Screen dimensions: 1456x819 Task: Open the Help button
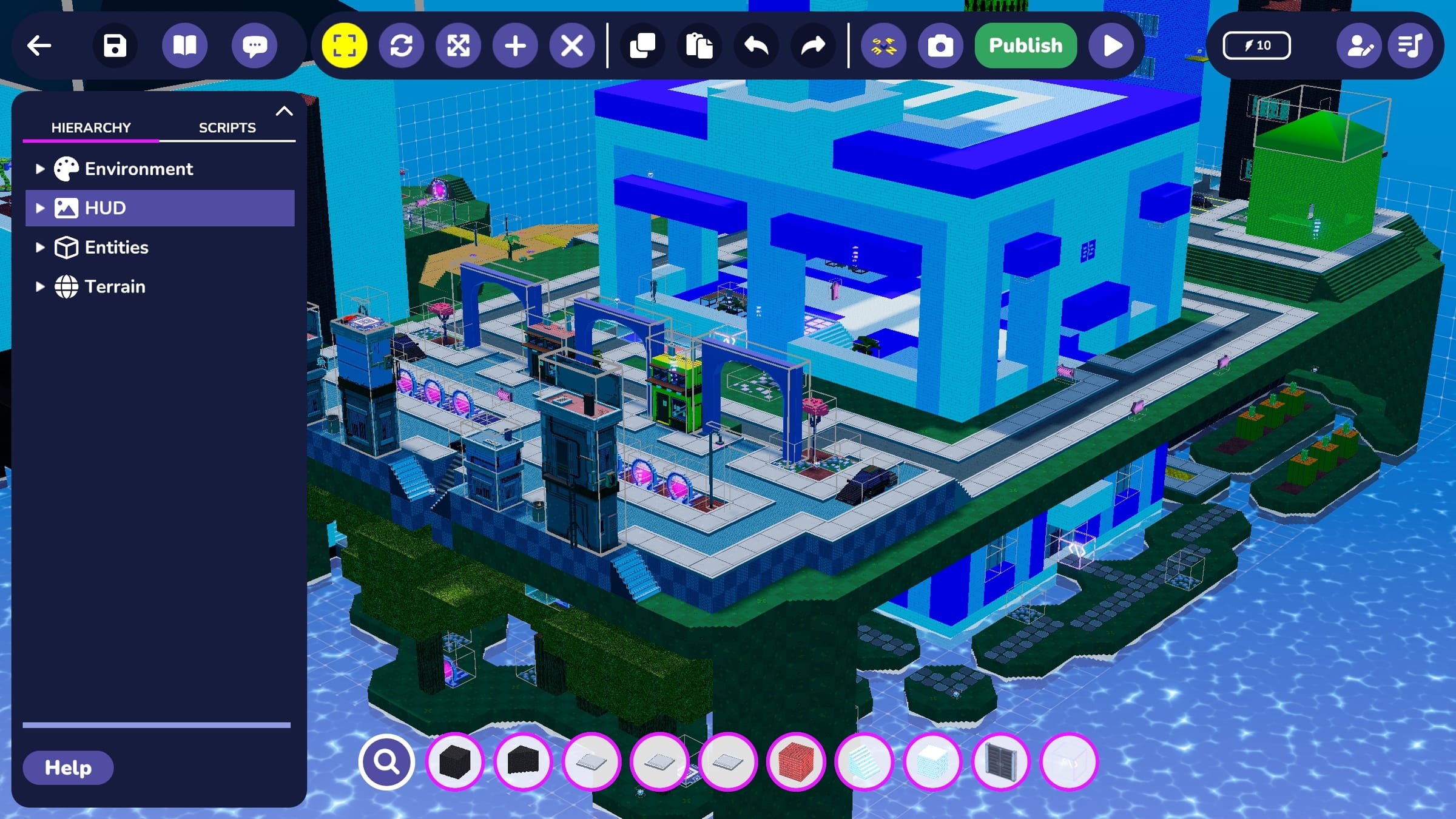[67, 767]
